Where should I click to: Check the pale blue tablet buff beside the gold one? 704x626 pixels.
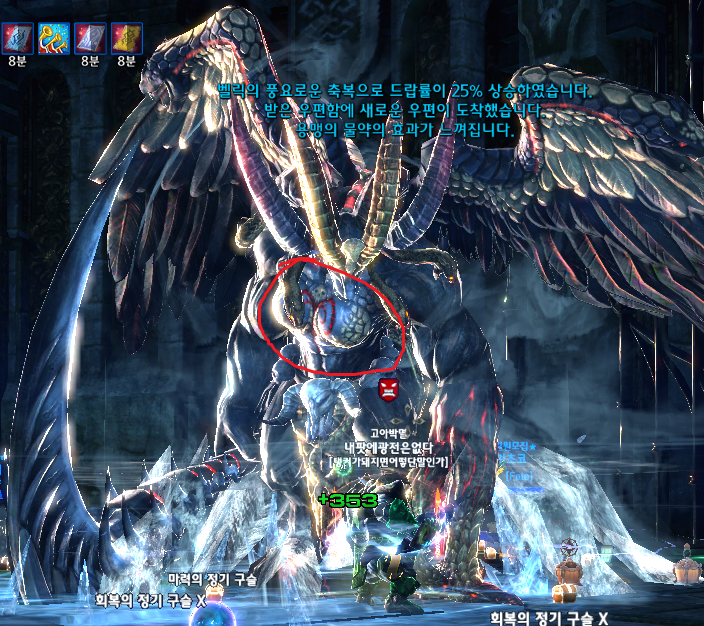click(x=90, y=38)
